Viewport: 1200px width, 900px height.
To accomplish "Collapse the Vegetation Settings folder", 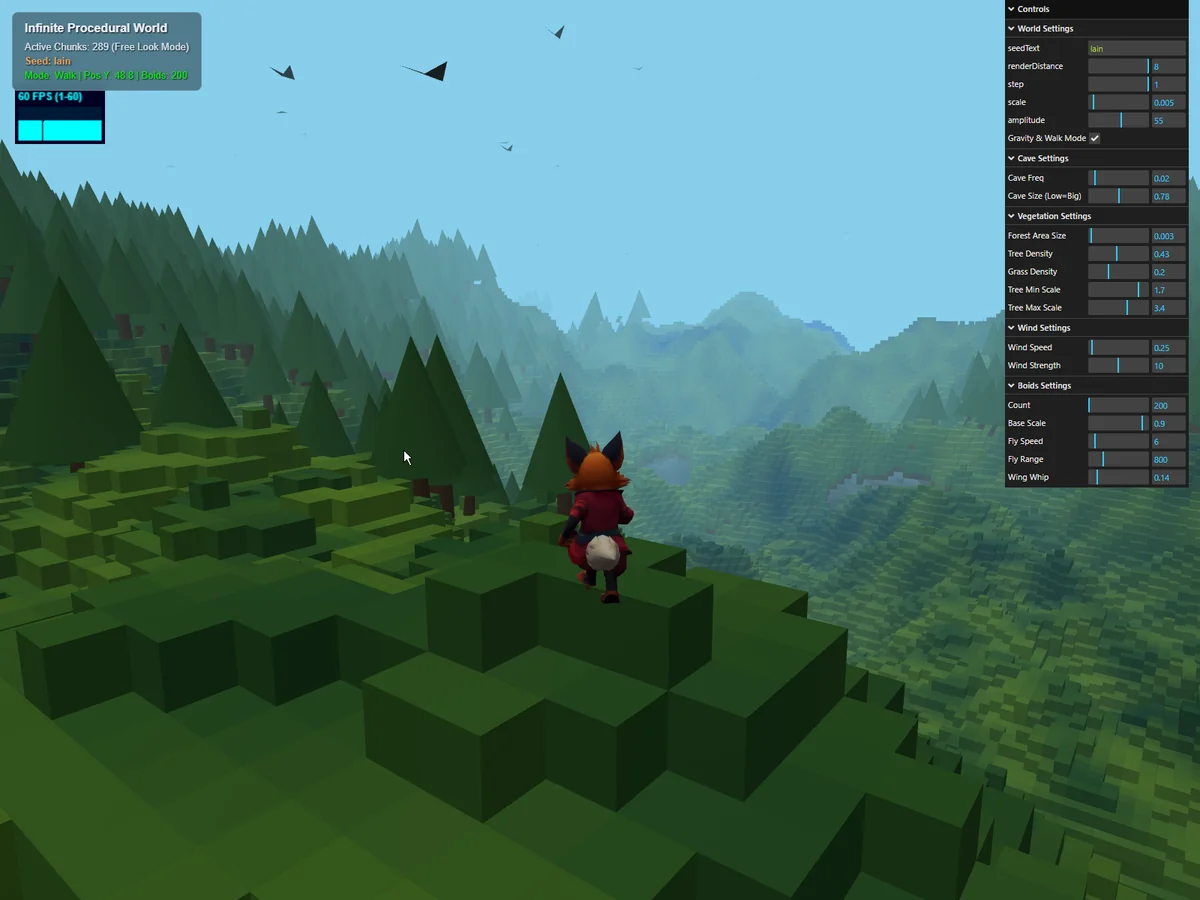I will (1053, 216).
